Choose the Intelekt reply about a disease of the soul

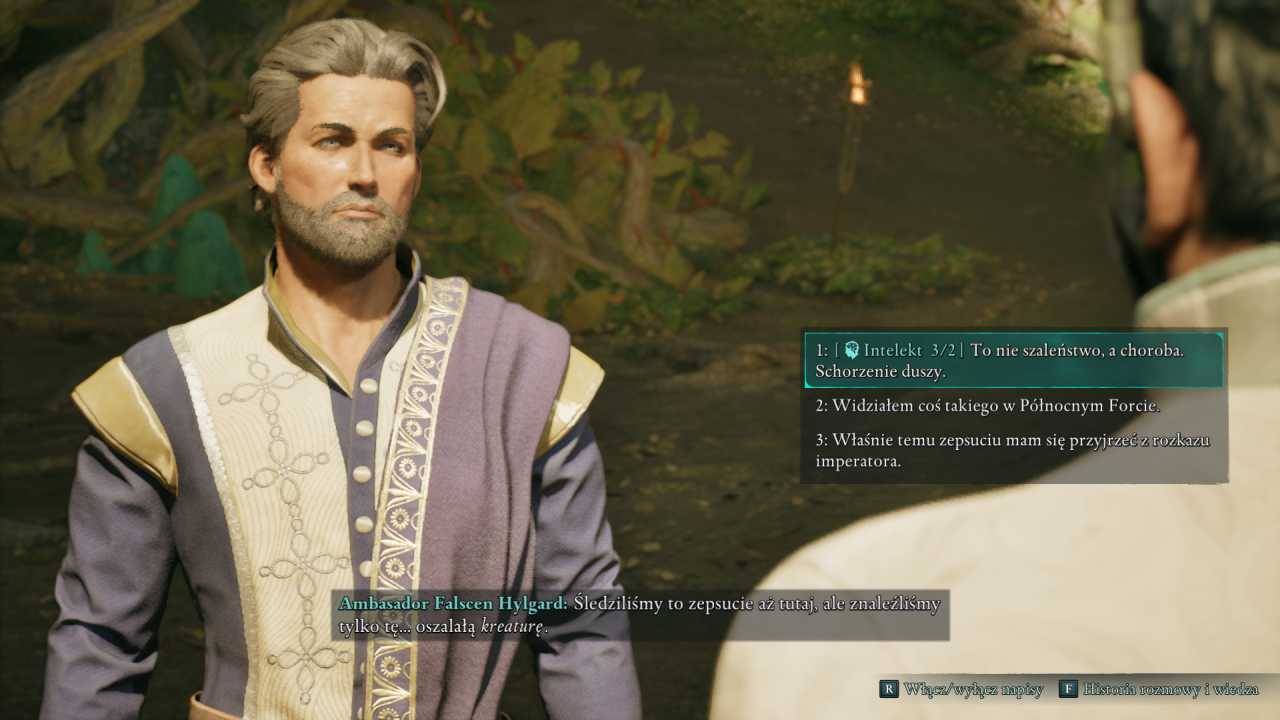(x=1013, y=360)
